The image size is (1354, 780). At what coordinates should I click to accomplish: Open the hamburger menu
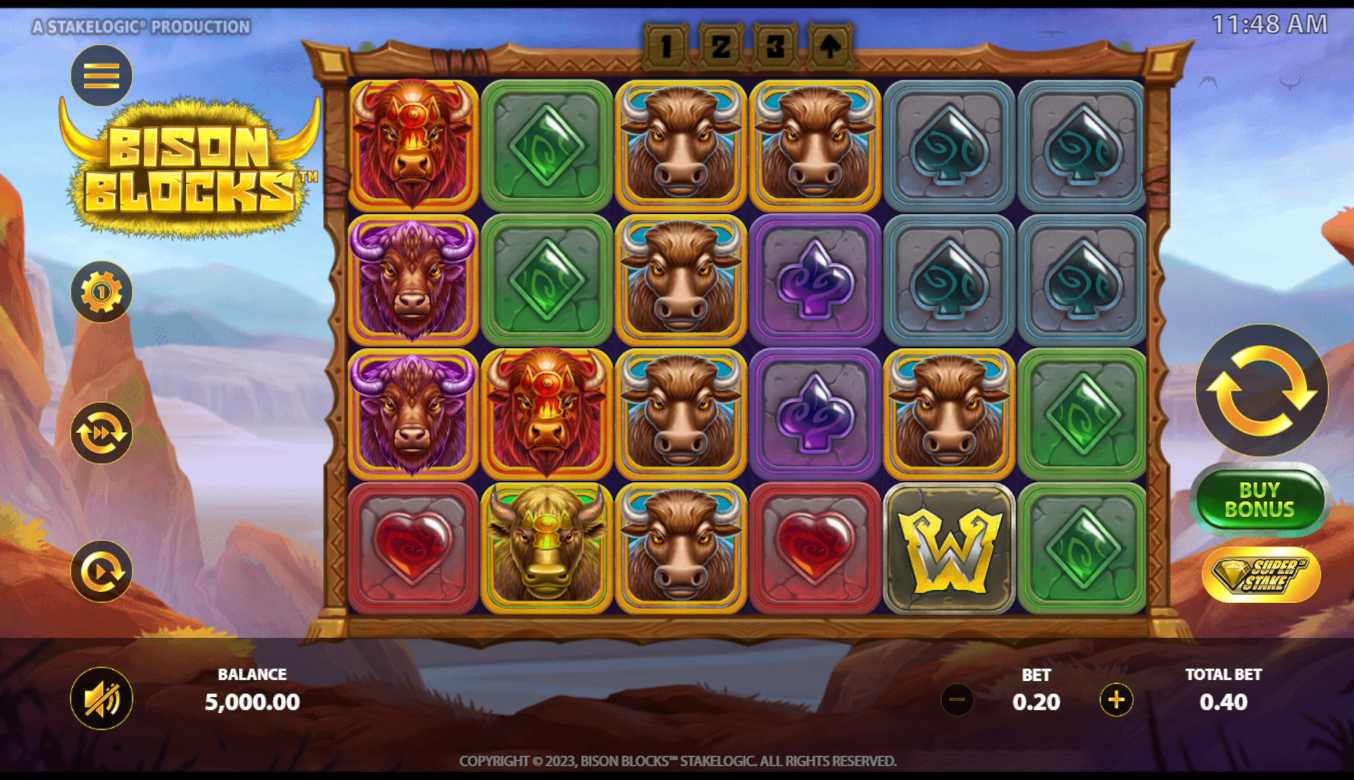pos(101,75)
